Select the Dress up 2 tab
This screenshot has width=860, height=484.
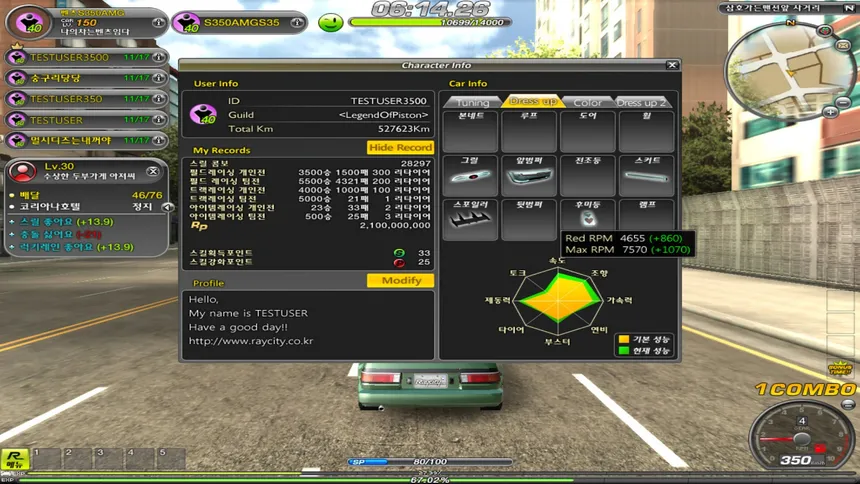tap(641, 102)
